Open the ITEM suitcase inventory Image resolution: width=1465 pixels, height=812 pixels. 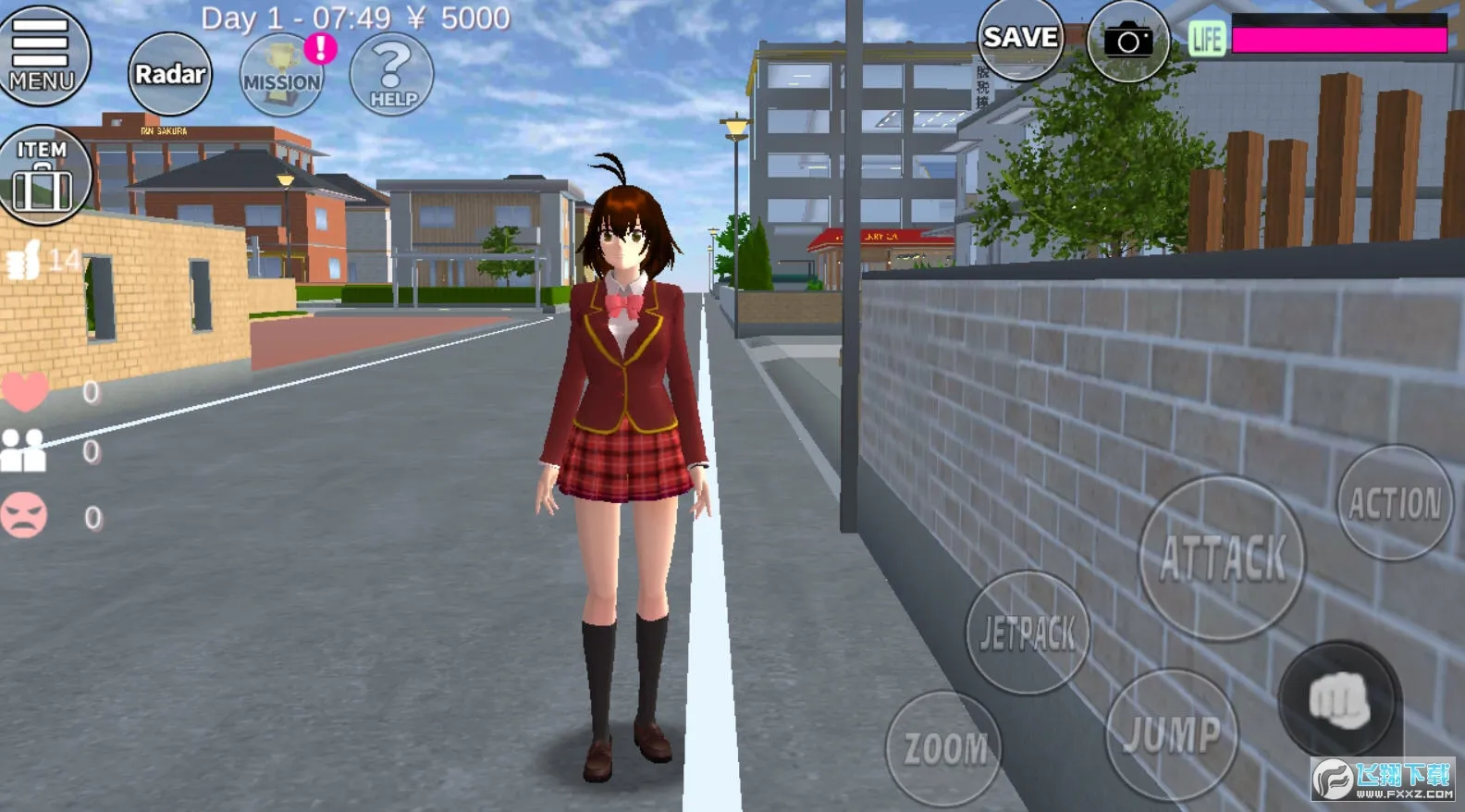coord(43,175)
